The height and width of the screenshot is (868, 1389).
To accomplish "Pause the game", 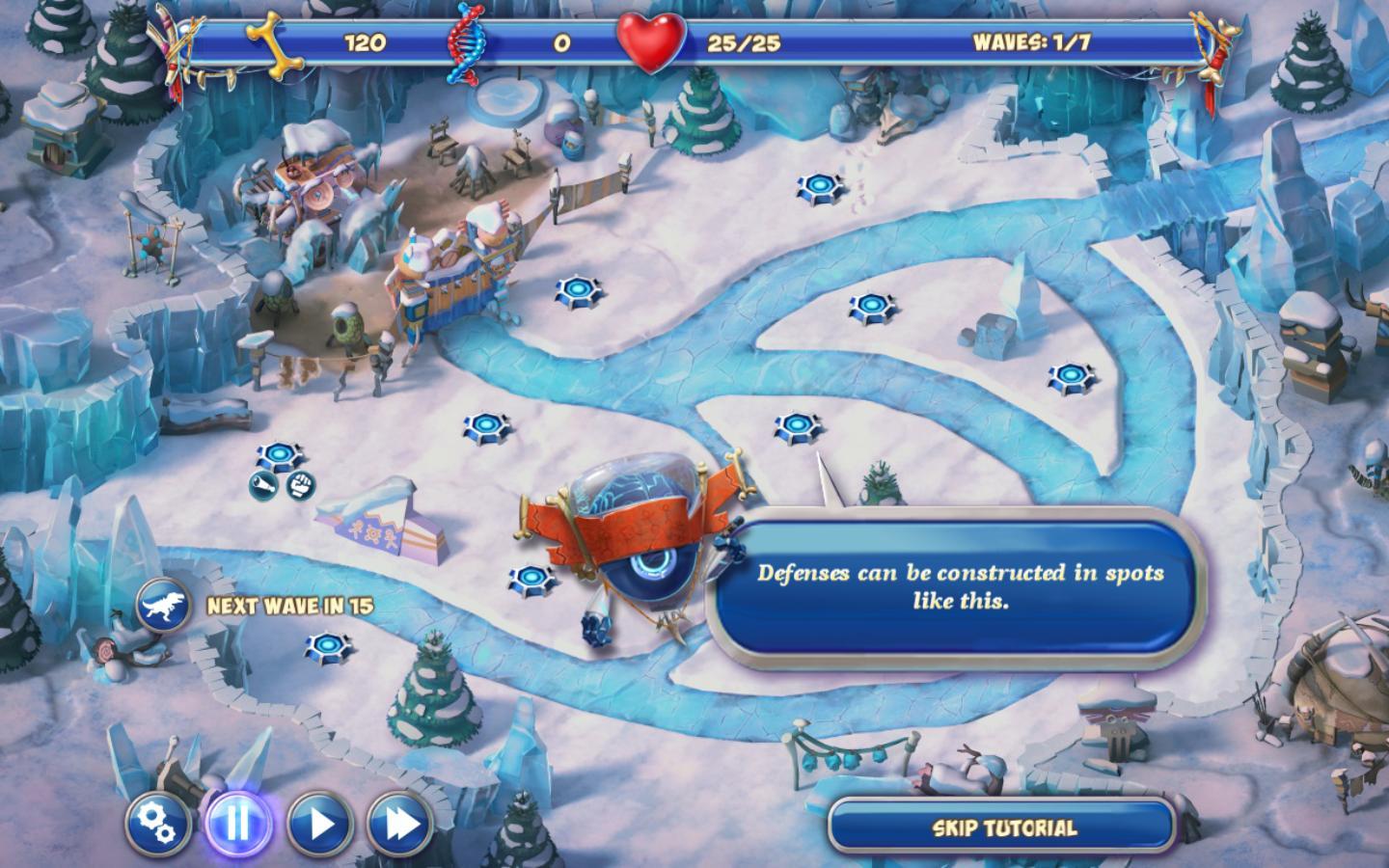I will pyautogui.click(x=237, y=824).
